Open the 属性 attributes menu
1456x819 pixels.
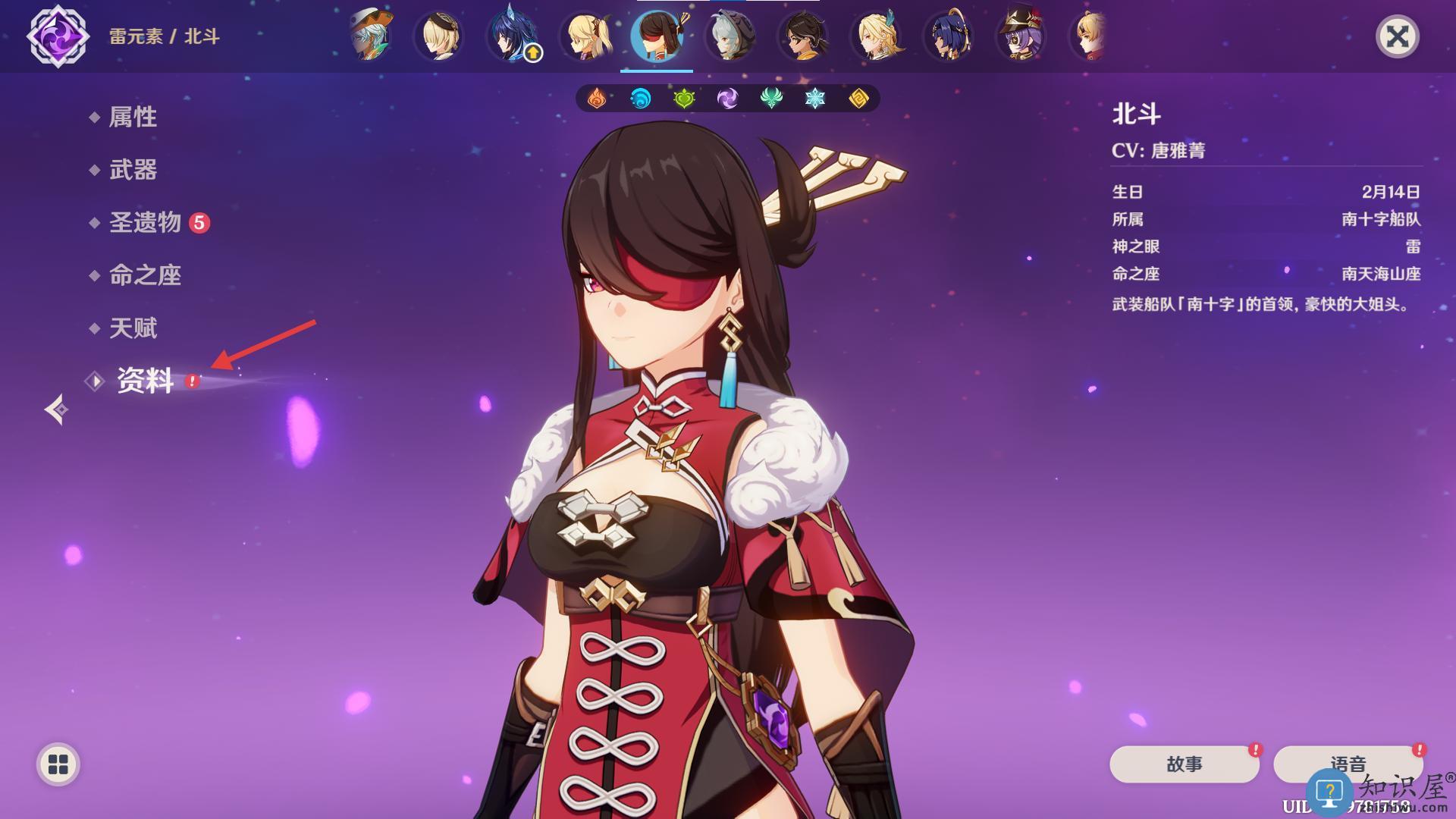point(133,117)
